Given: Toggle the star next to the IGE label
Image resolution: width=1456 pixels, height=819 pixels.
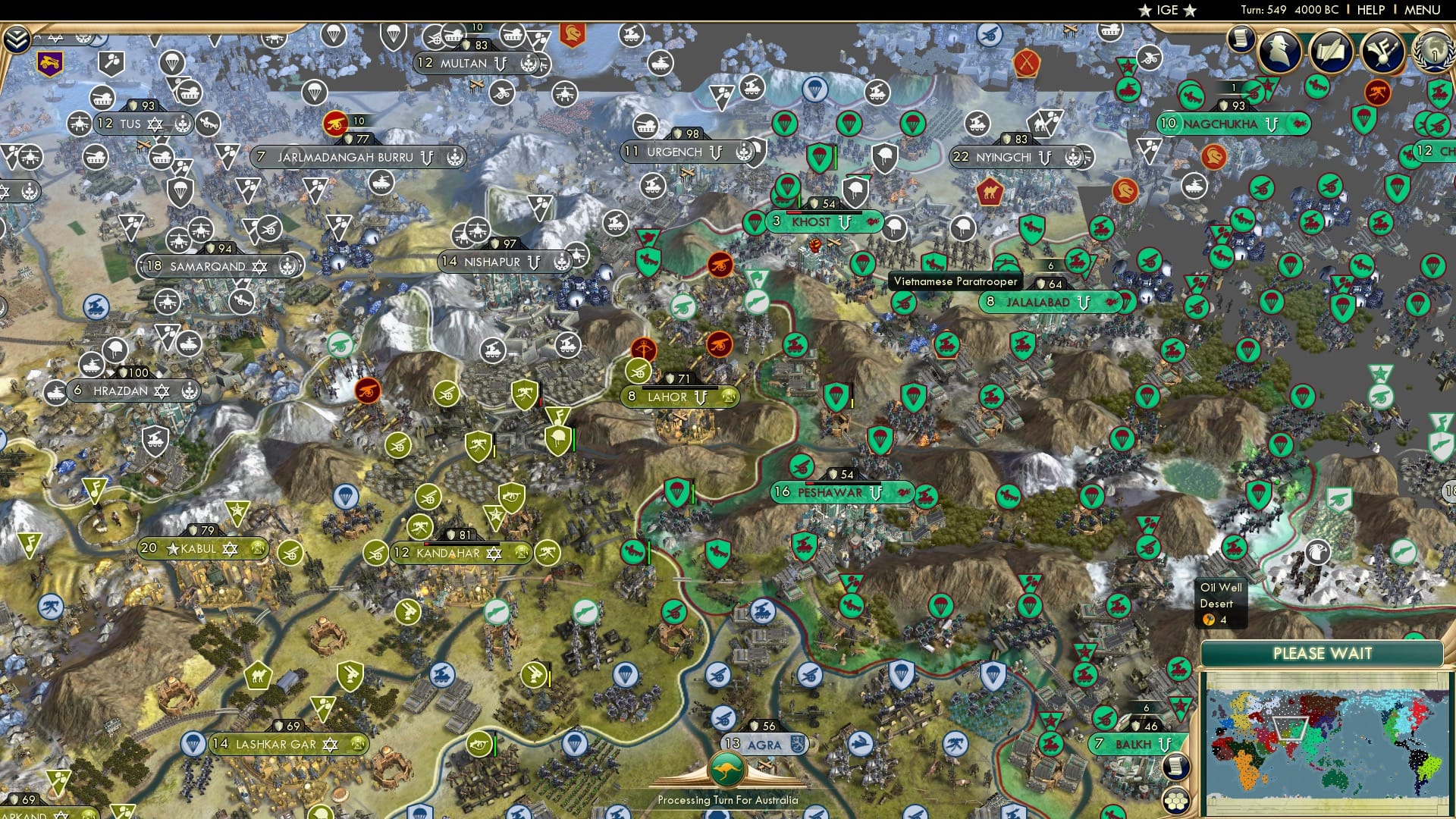Looking at the screenshot, I should pyautogui.click(x=1146, y=11).
